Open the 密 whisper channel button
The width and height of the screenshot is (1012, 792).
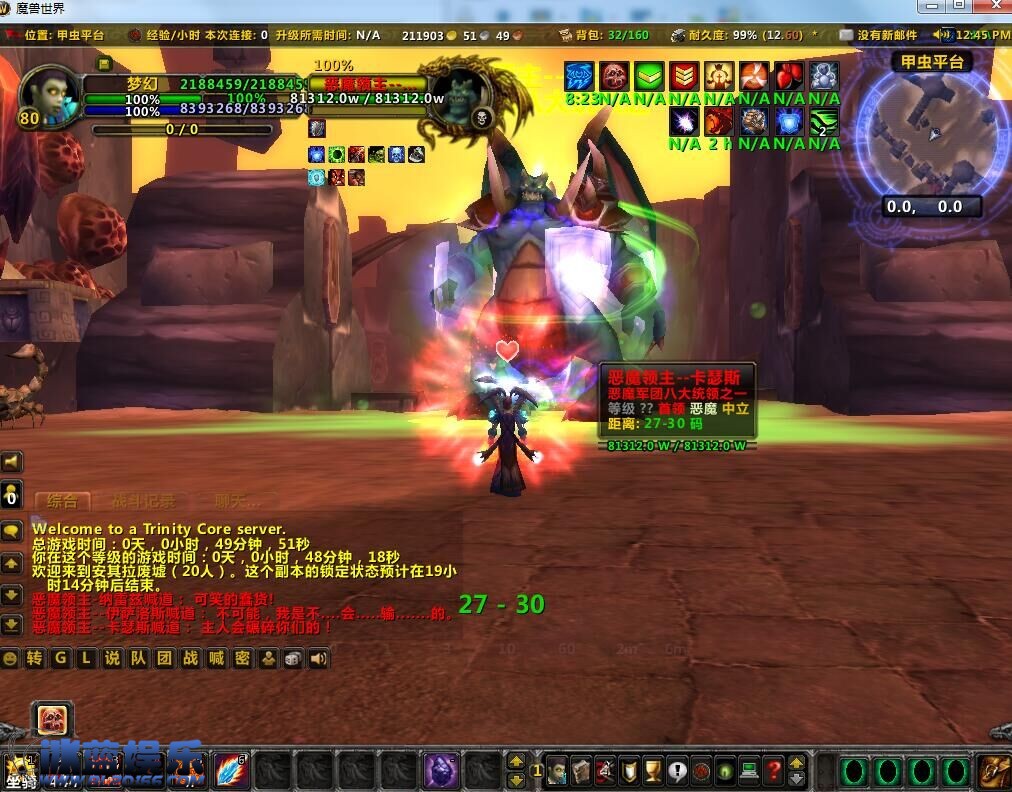pyautogui.click(x=242, y=658)
